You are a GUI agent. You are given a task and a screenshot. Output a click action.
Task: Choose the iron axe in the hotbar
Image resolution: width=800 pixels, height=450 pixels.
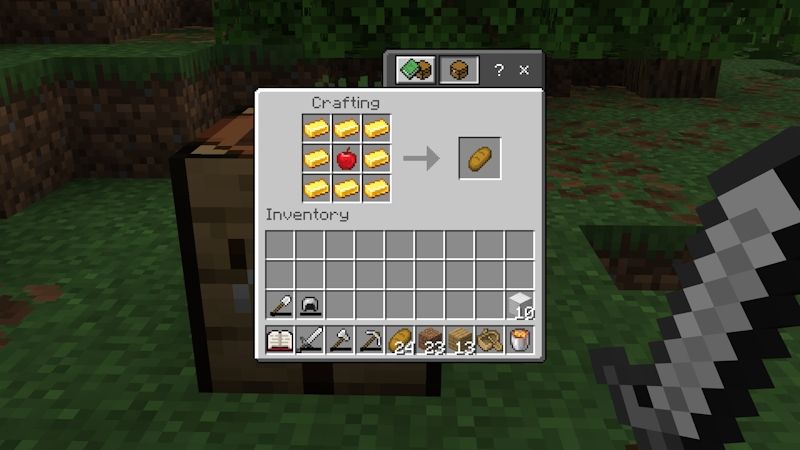point(339,340)
